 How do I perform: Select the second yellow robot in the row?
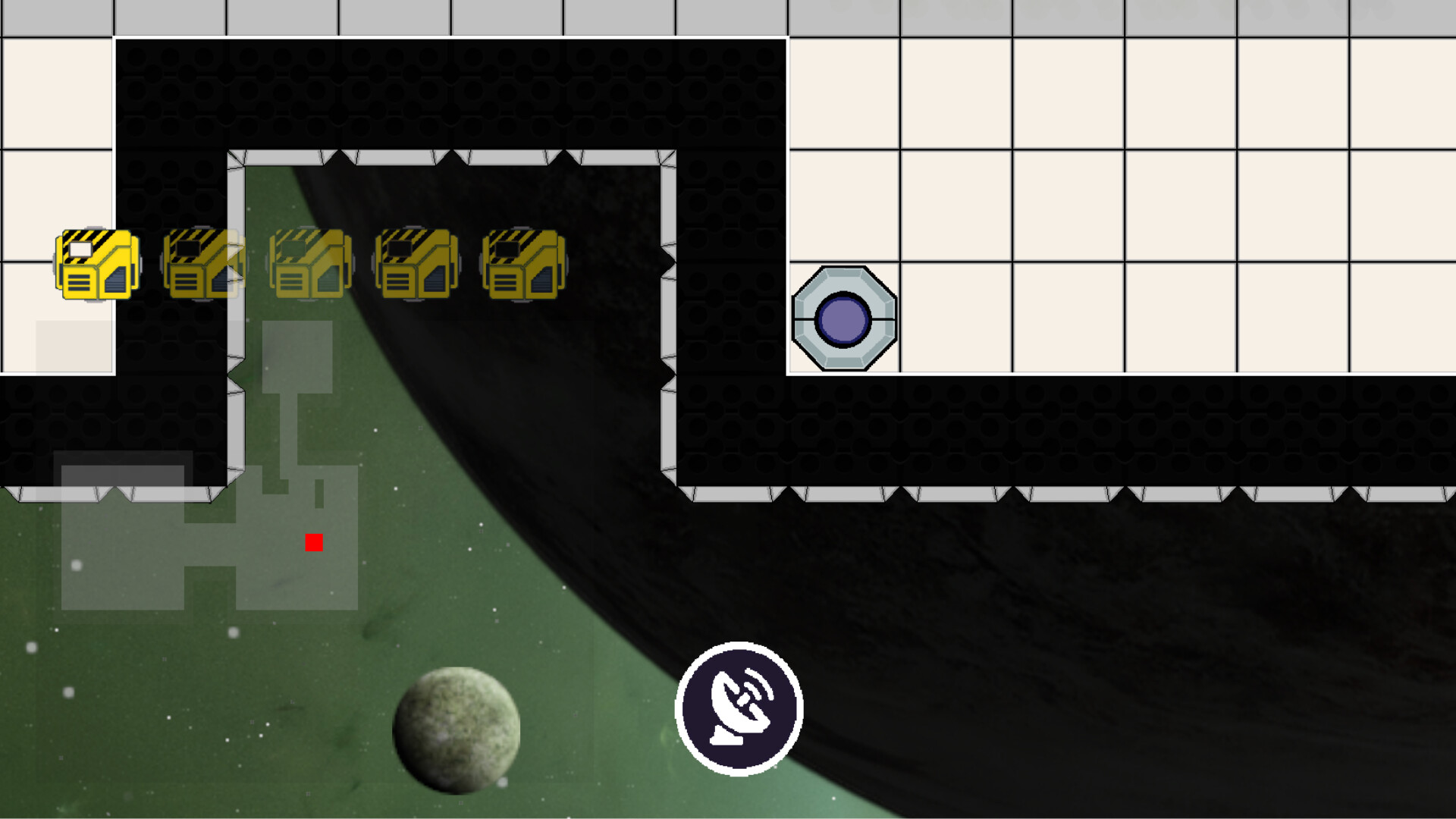tap(202, 264)
